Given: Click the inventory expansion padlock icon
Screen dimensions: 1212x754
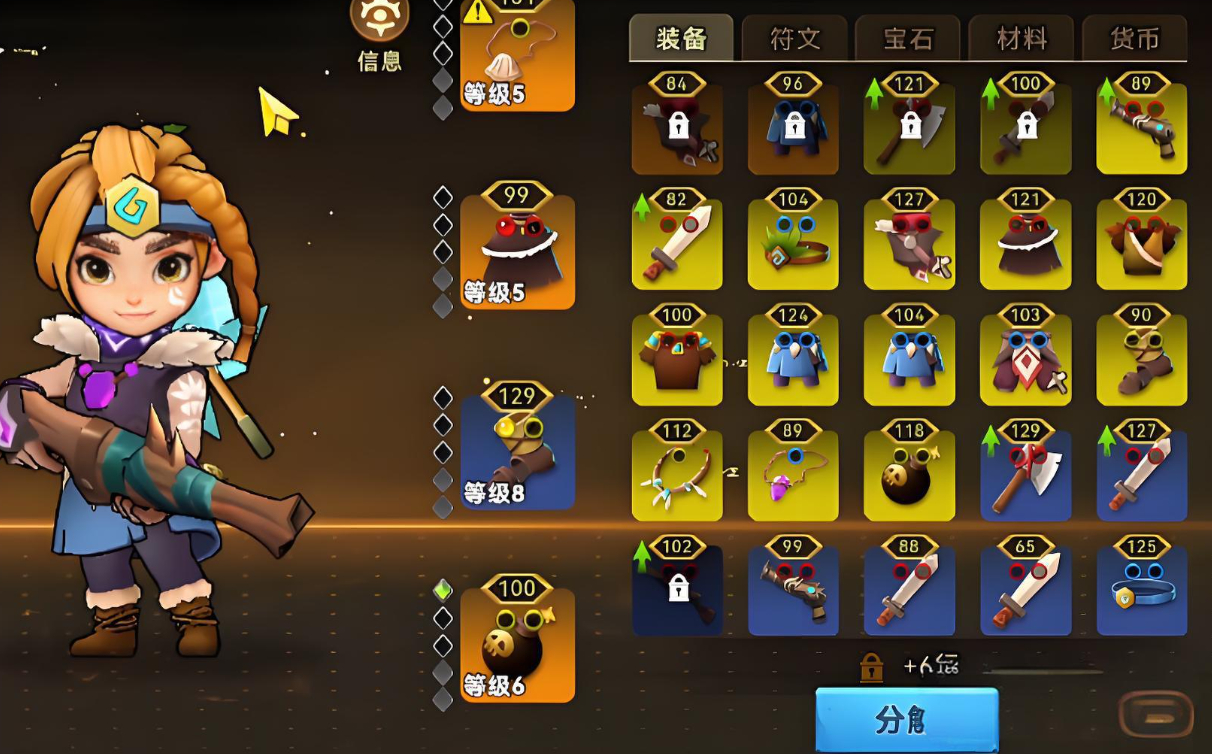Looking at the screenshot, I should 872,667.
